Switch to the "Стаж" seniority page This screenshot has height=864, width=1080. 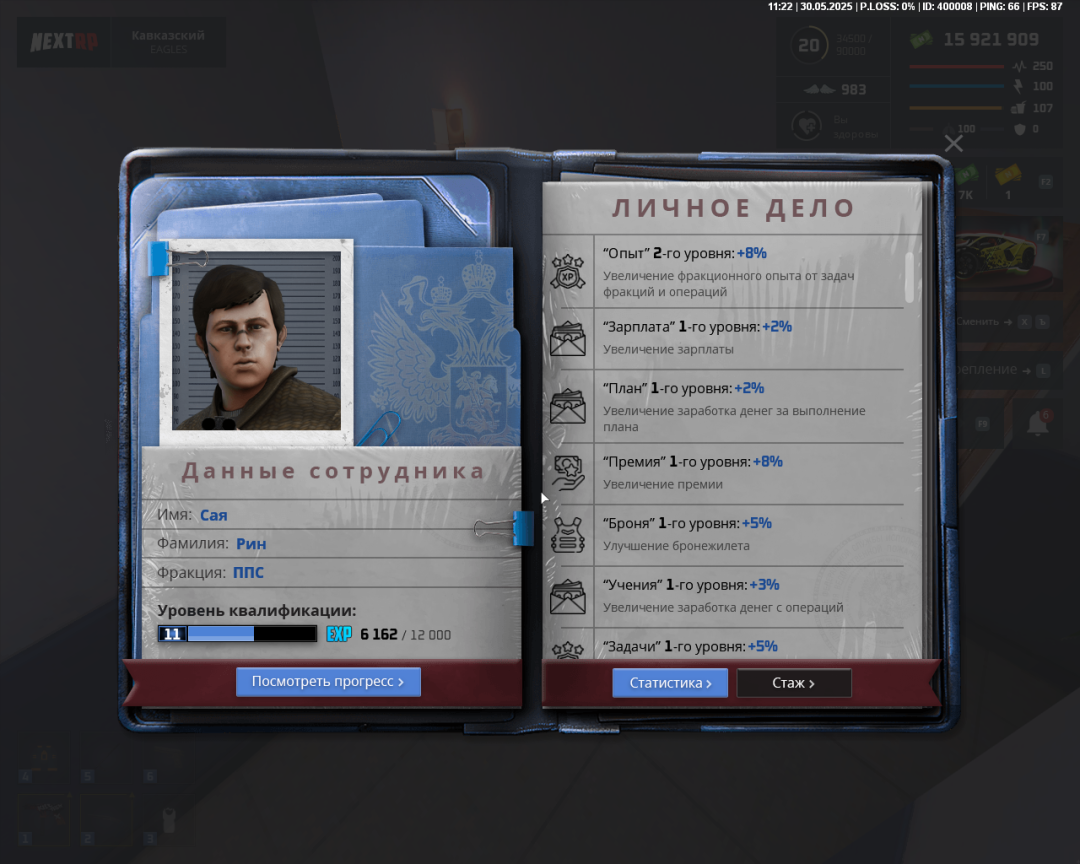coord(794,683)
